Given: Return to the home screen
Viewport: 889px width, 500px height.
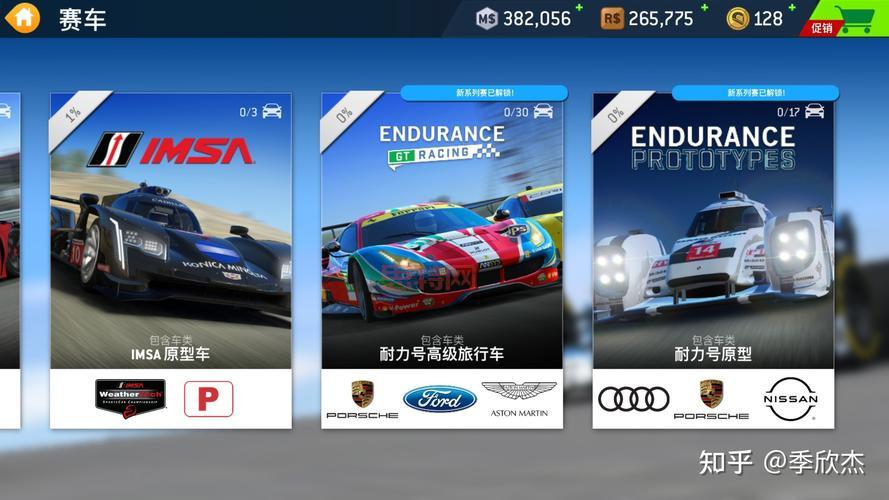Looking at the screenshot, I should pyautogui.click(x=22, y=17).
